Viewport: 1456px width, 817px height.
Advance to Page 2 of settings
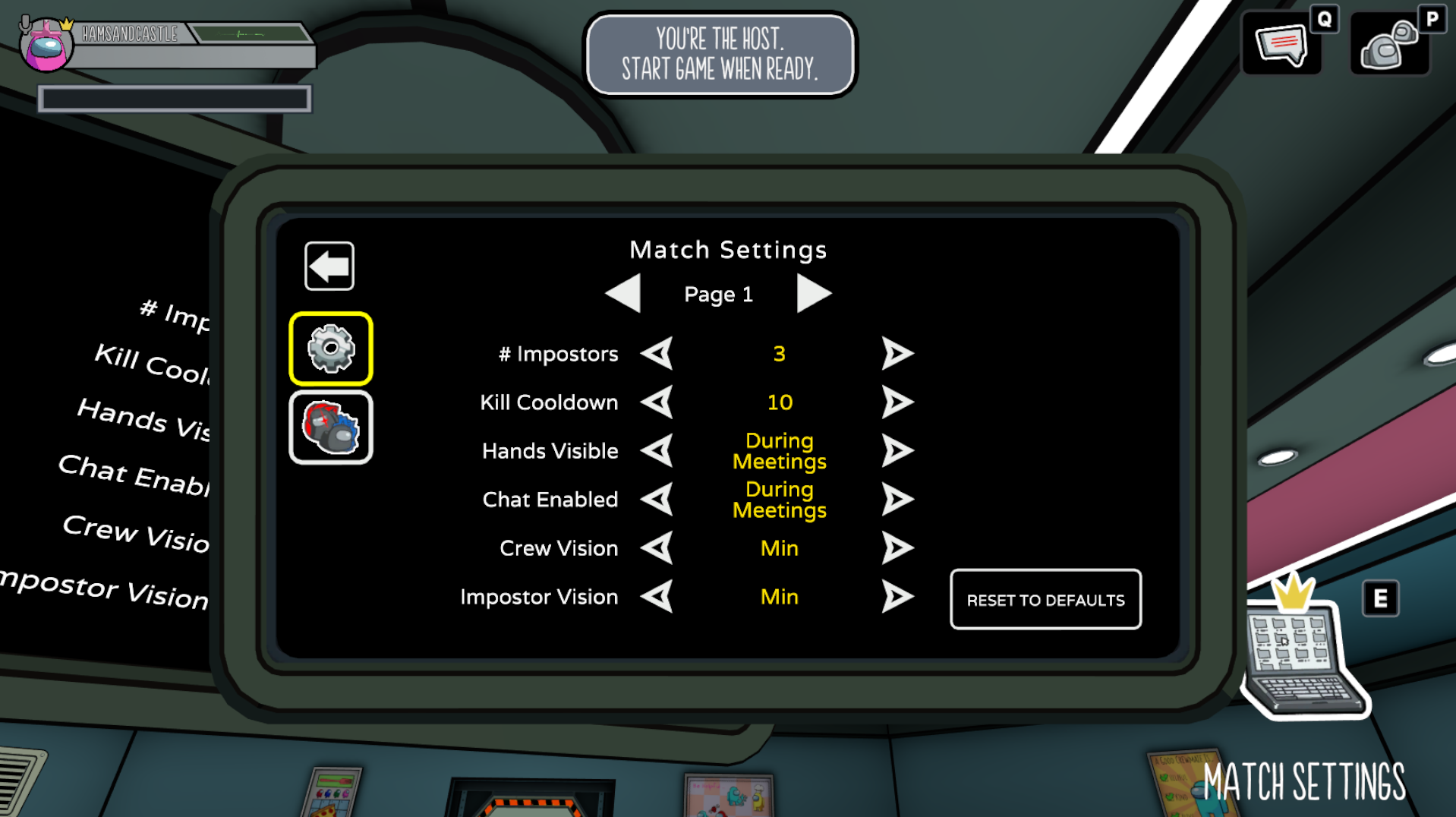click(x=815, y=294)
